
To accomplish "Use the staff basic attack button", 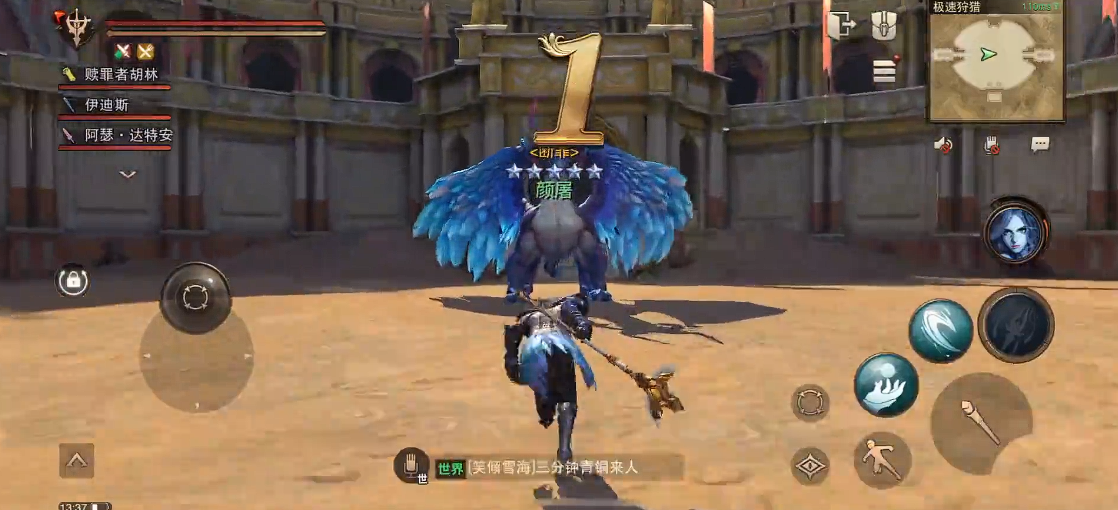I will coord(980,422).
